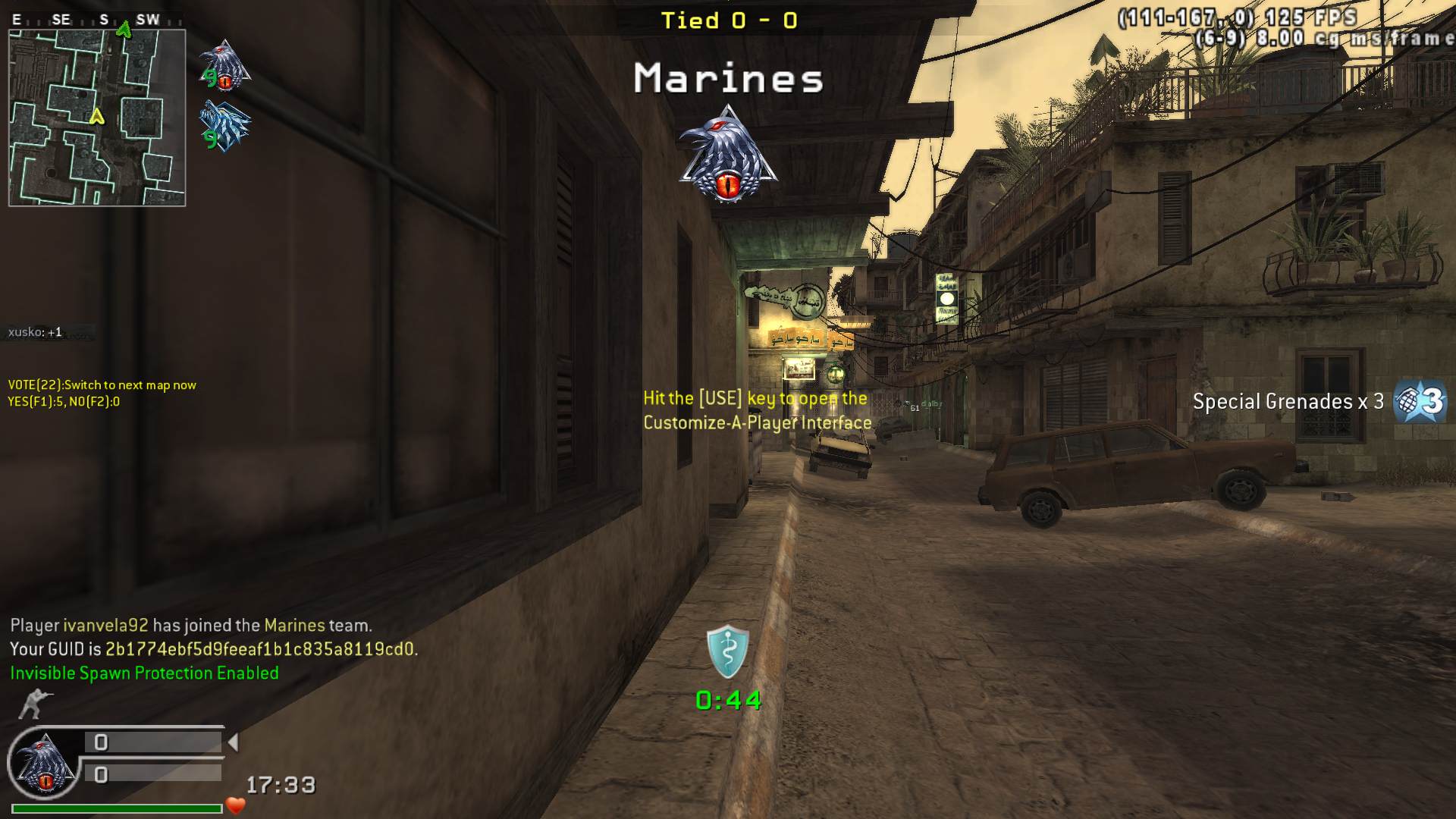Click the Special Grenades icon
Screen dimensions: 1456x819
pyautogui.click(x=1420, y=401)
